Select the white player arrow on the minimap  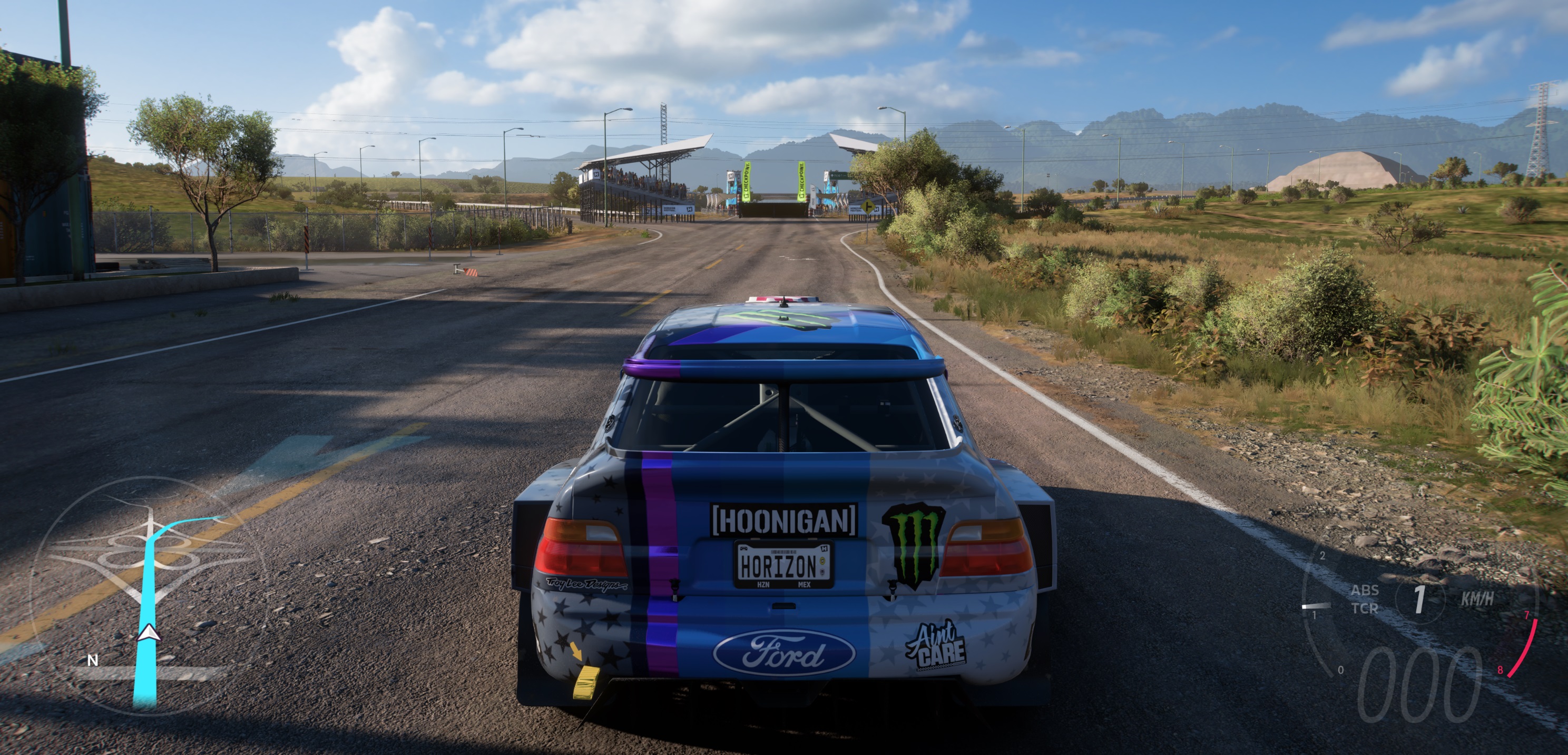coord(148,633)
